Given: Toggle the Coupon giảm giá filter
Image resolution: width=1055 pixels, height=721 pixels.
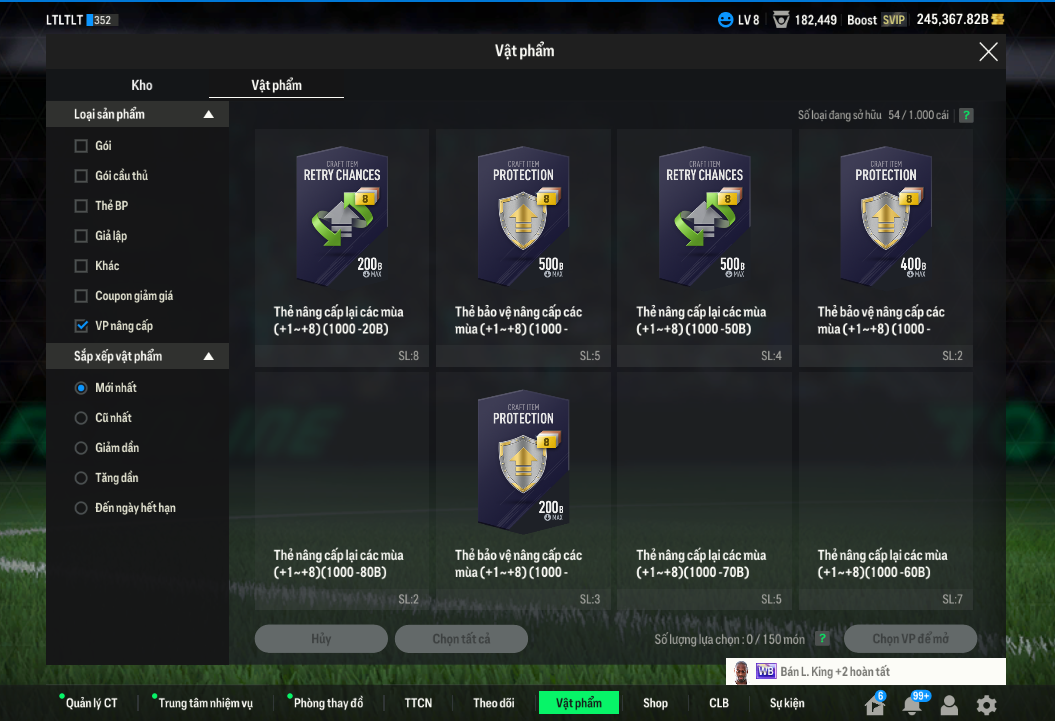Looking at the screenshot, I should pyautogui.click(x=81, y=296).
